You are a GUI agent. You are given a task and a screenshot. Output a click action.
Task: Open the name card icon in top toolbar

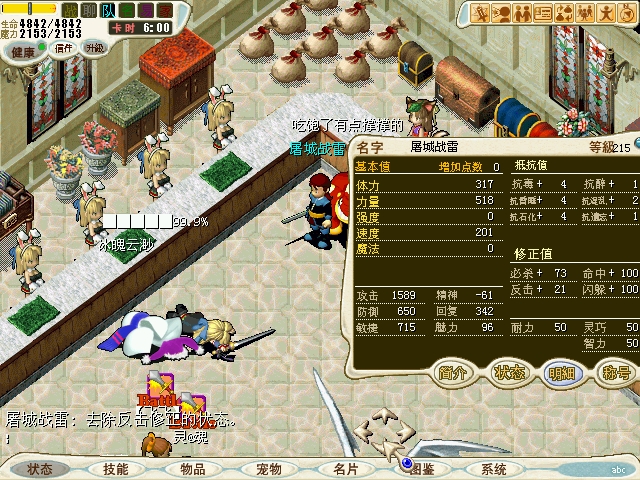coord(546,13)
